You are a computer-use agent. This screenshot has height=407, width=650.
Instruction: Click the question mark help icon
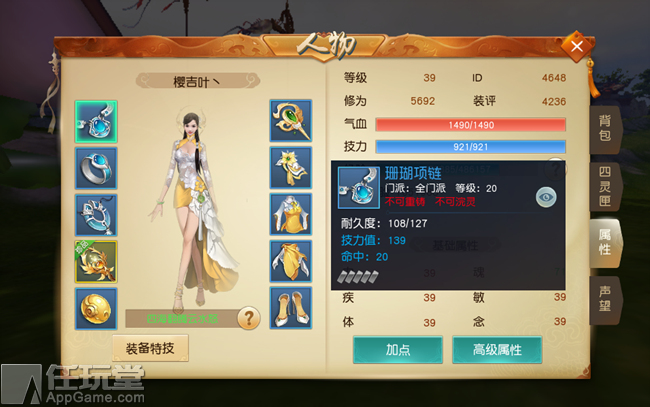coord(247,318)
